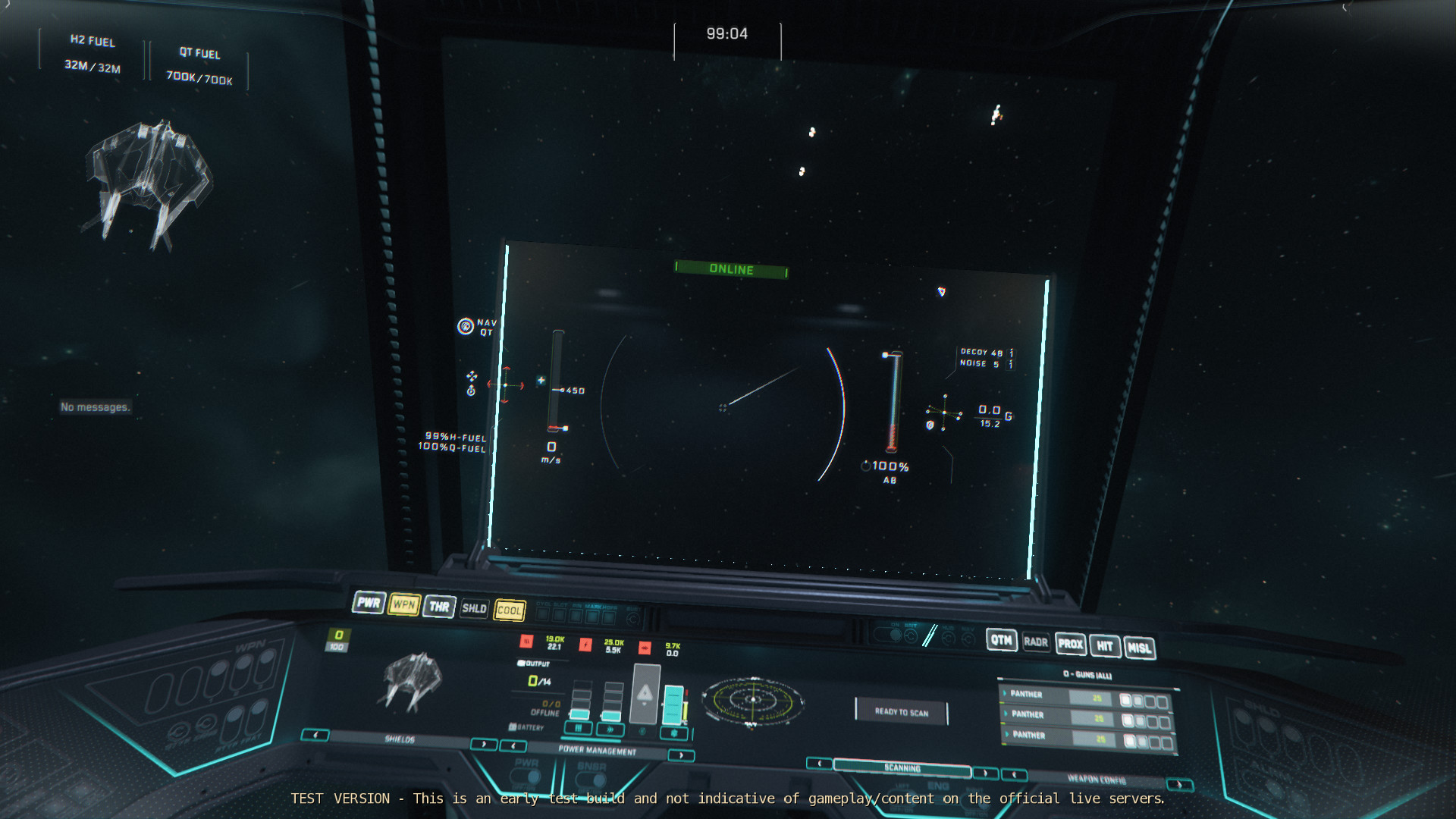The image size is (1456, 819).
Task: Click the OUTPUT icon above the 0/14 readout
Action: 520,664
